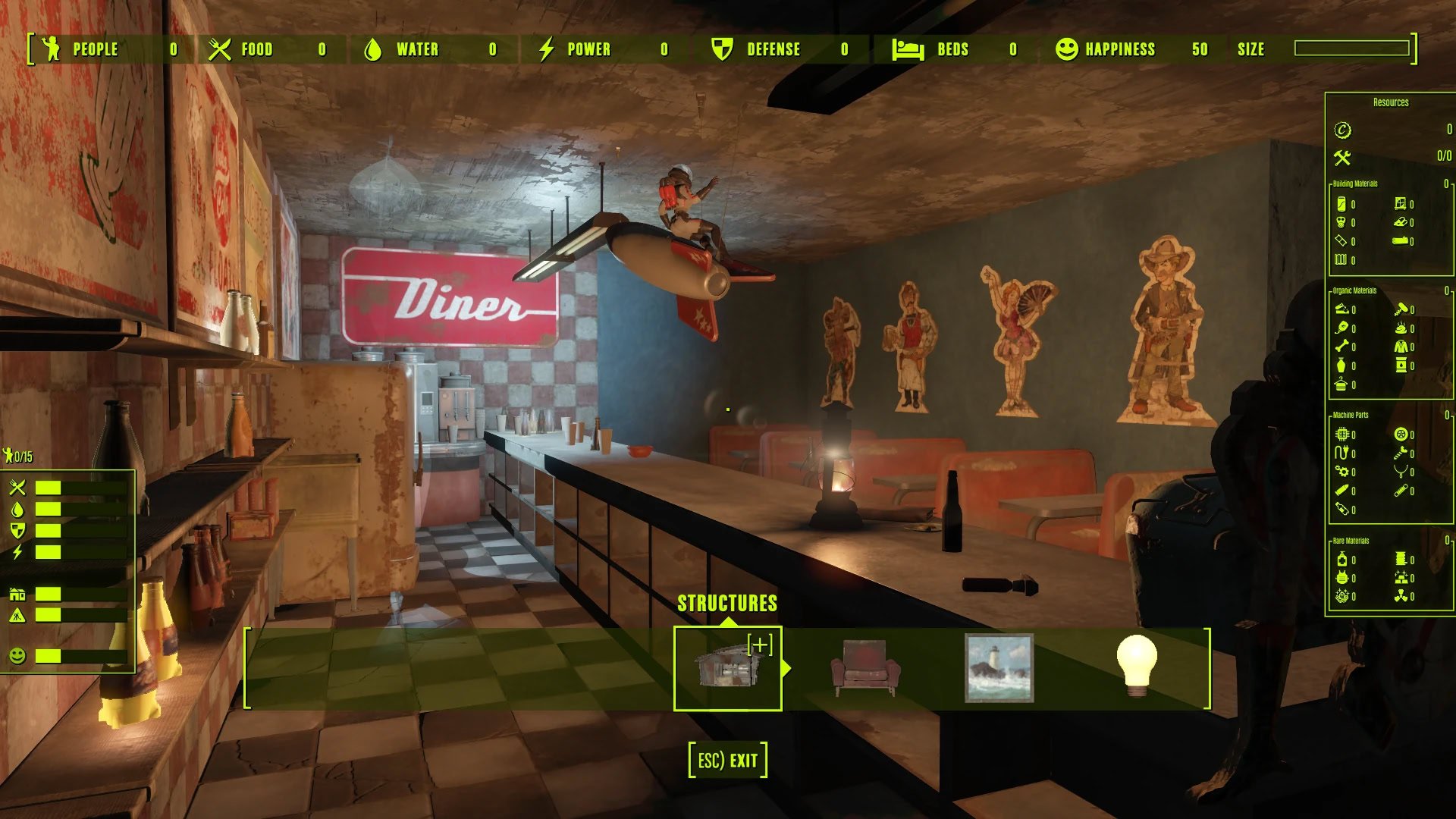Choose the armchair furniture category
1456x819 pixels.
(x=864, y=668)
